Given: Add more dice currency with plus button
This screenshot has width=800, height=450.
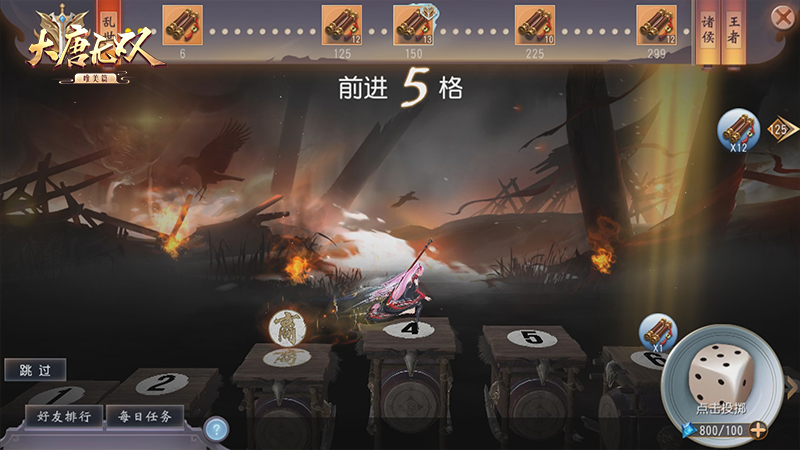Looking at the screenshot, I should click(759, 430).
